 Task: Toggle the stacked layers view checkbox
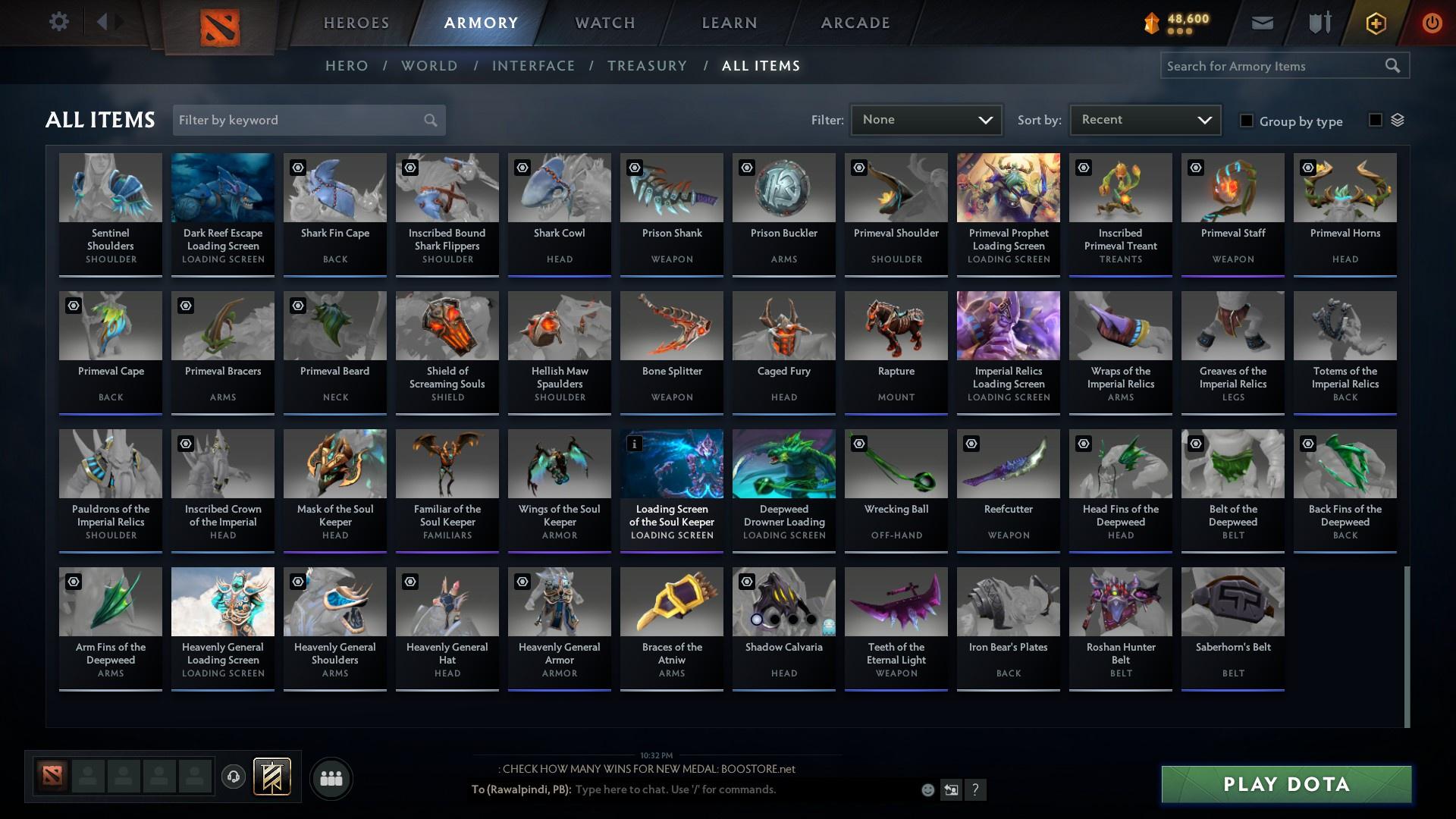coord(1375,120)
